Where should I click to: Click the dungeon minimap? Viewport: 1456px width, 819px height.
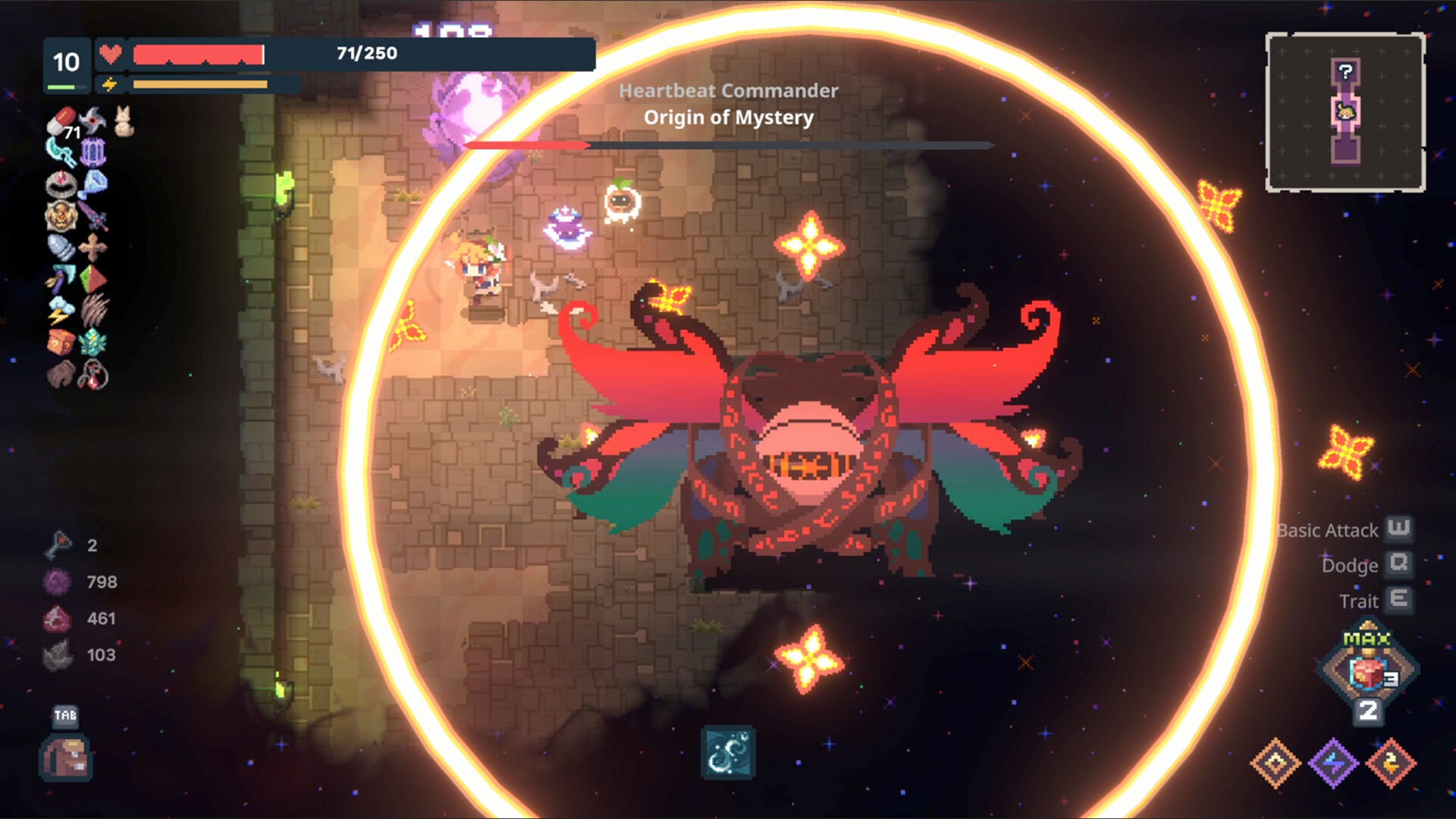[x=1345, y=112]
